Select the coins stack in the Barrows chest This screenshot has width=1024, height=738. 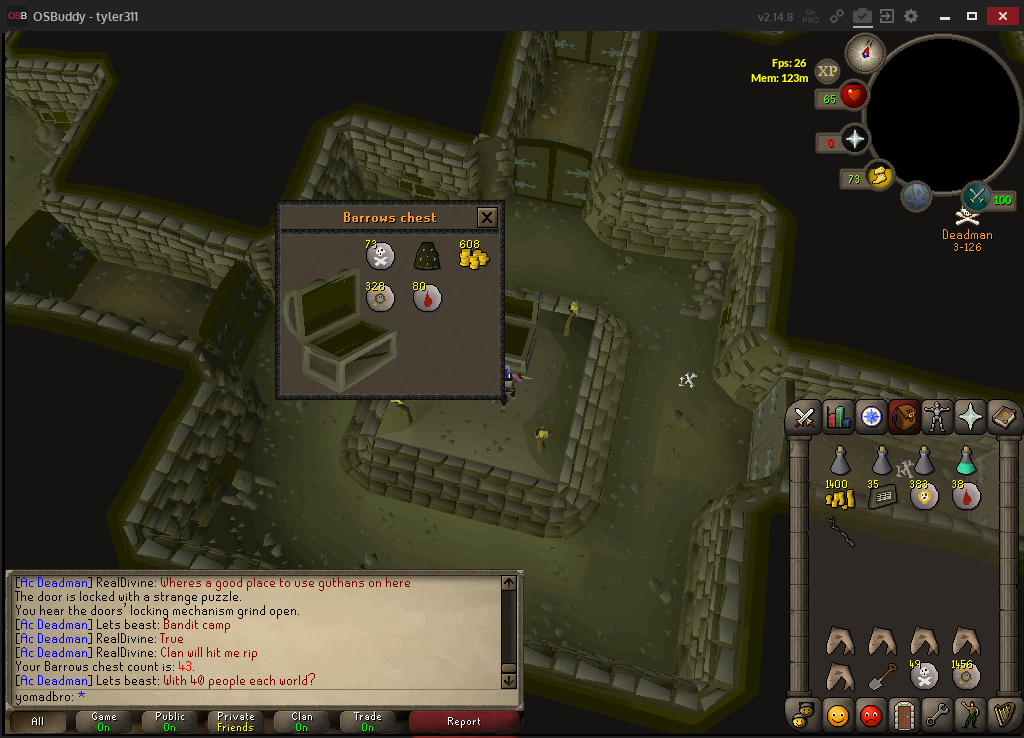pos(473,257)
